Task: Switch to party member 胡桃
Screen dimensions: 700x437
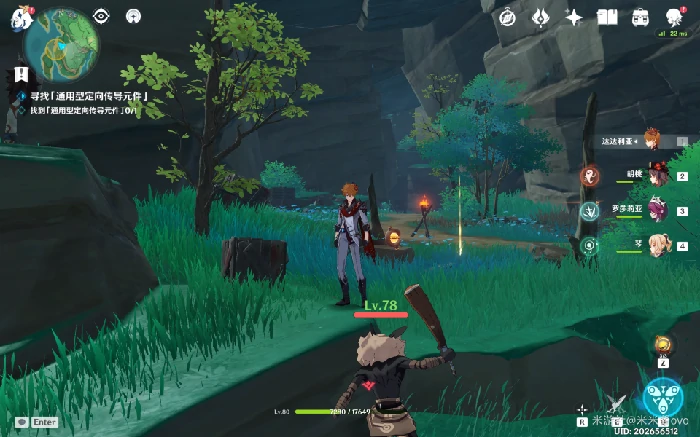Action: pyautogui.click(x=658, y=176)
